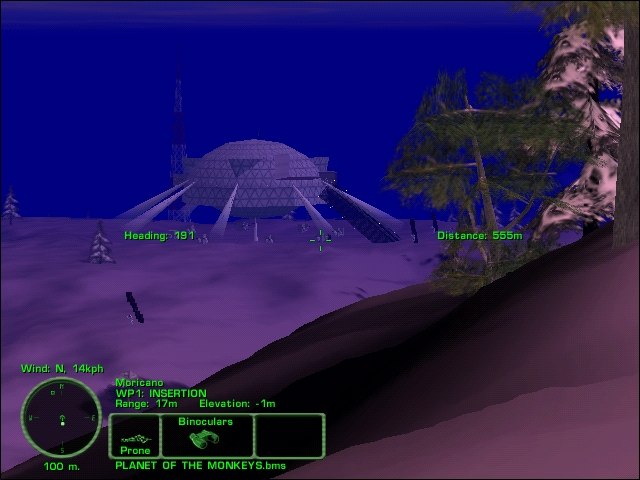Select the Binoculars item slot
The width and height of the screenshot is (640, 480).
pyautogui.click(x=205, y=436)
